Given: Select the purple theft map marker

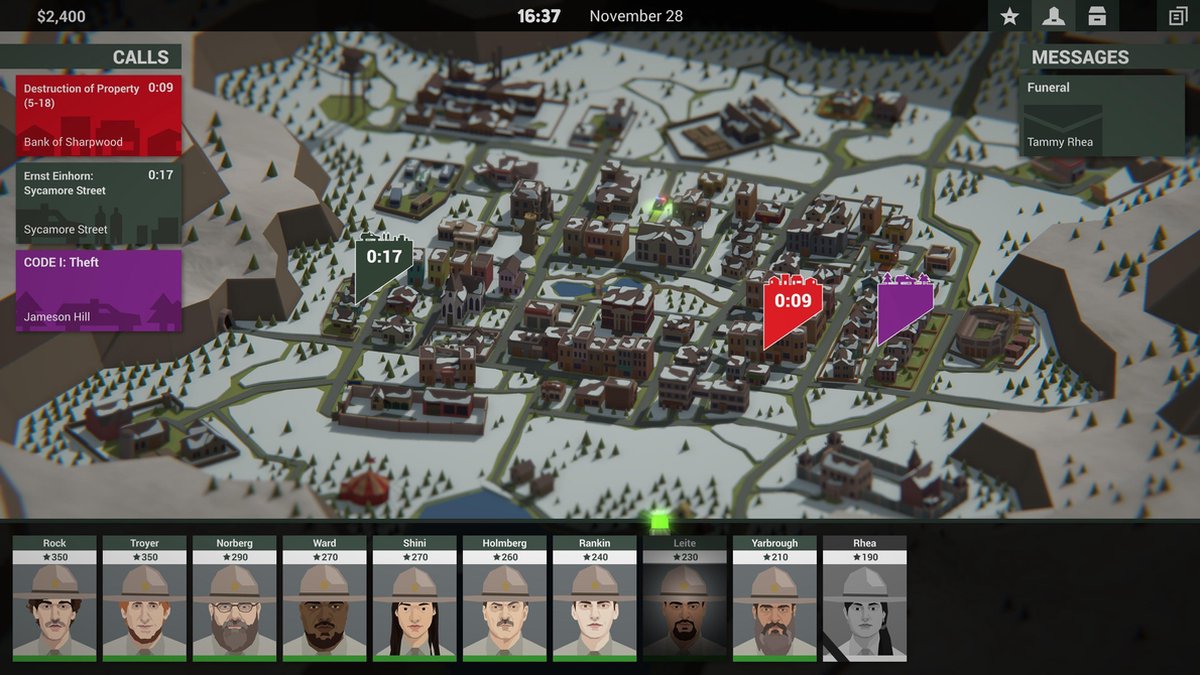Looking at the screenshot, I should tap(904, 305).
